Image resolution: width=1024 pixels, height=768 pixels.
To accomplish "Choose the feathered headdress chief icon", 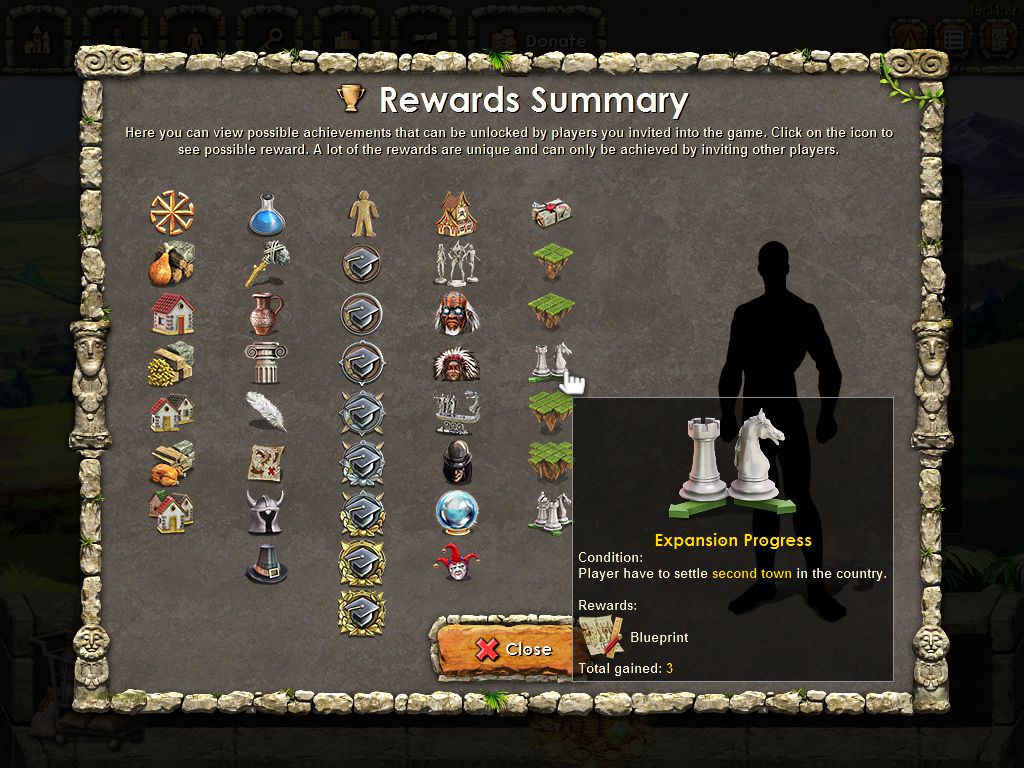I will (456, 363).
